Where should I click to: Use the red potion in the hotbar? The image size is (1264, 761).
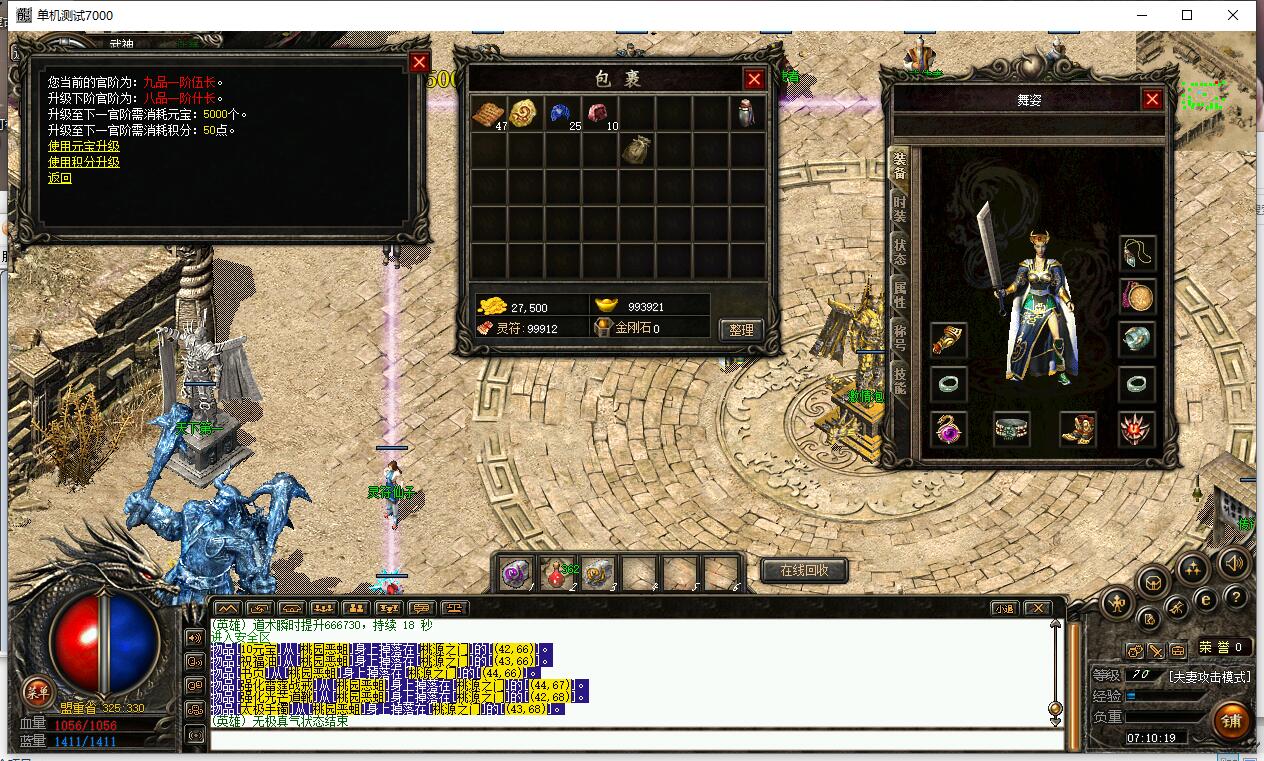(x=556, y=573)
